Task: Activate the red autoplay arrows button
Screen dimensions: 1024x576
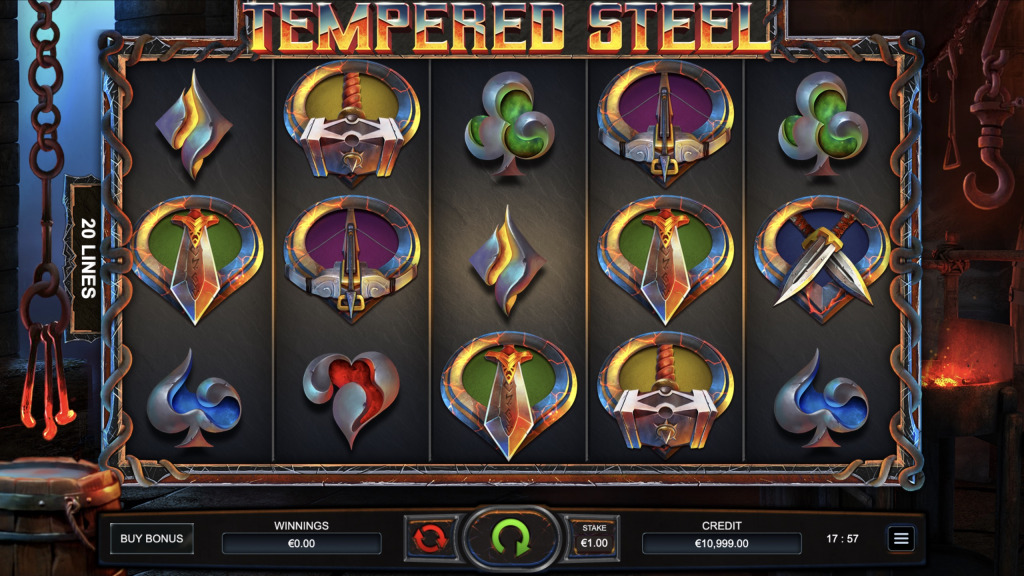Action: (428, 538)
